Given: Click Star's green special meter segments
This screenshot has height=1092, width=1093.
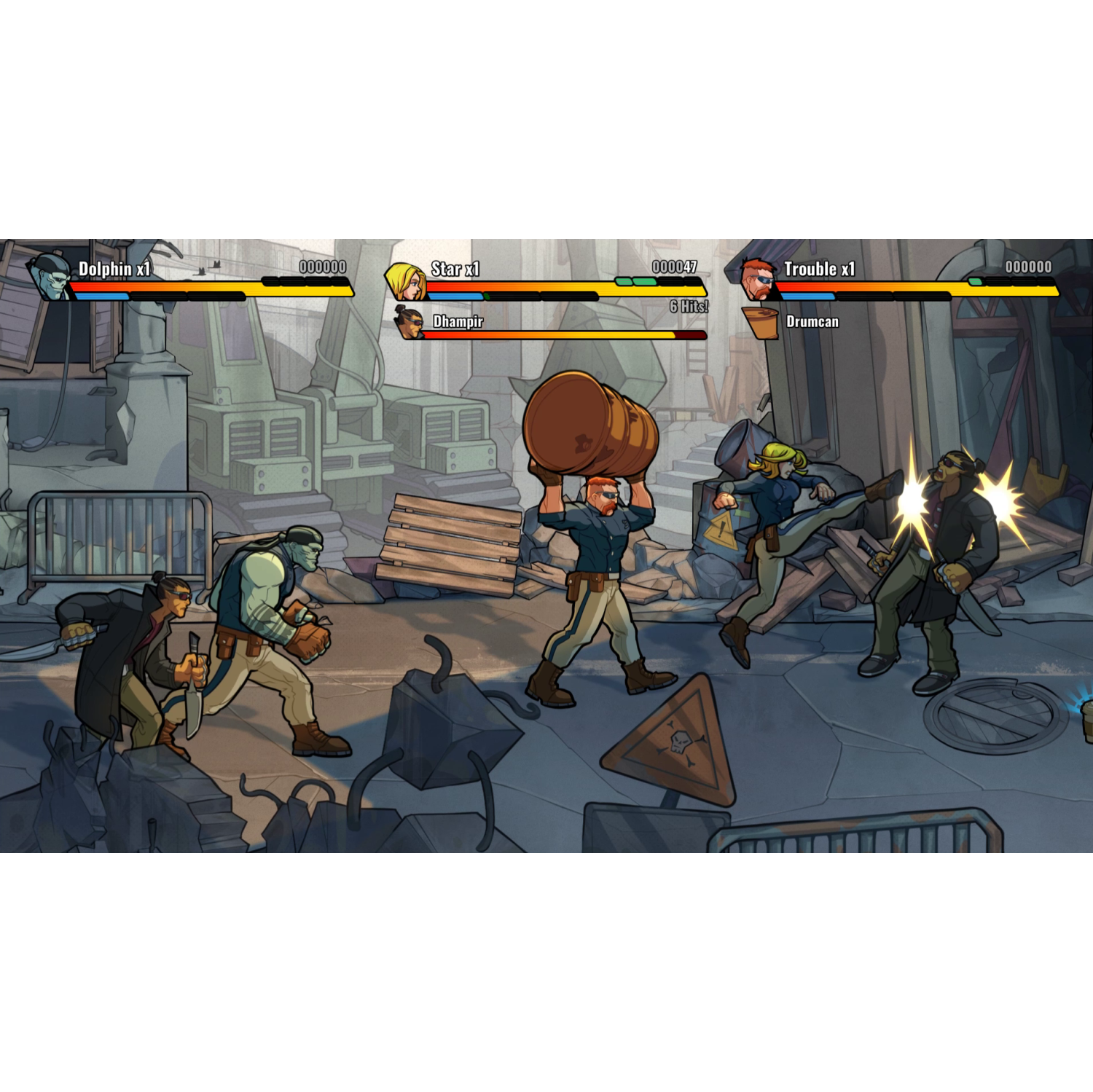Looking at the screenshot, I should 636,280.
